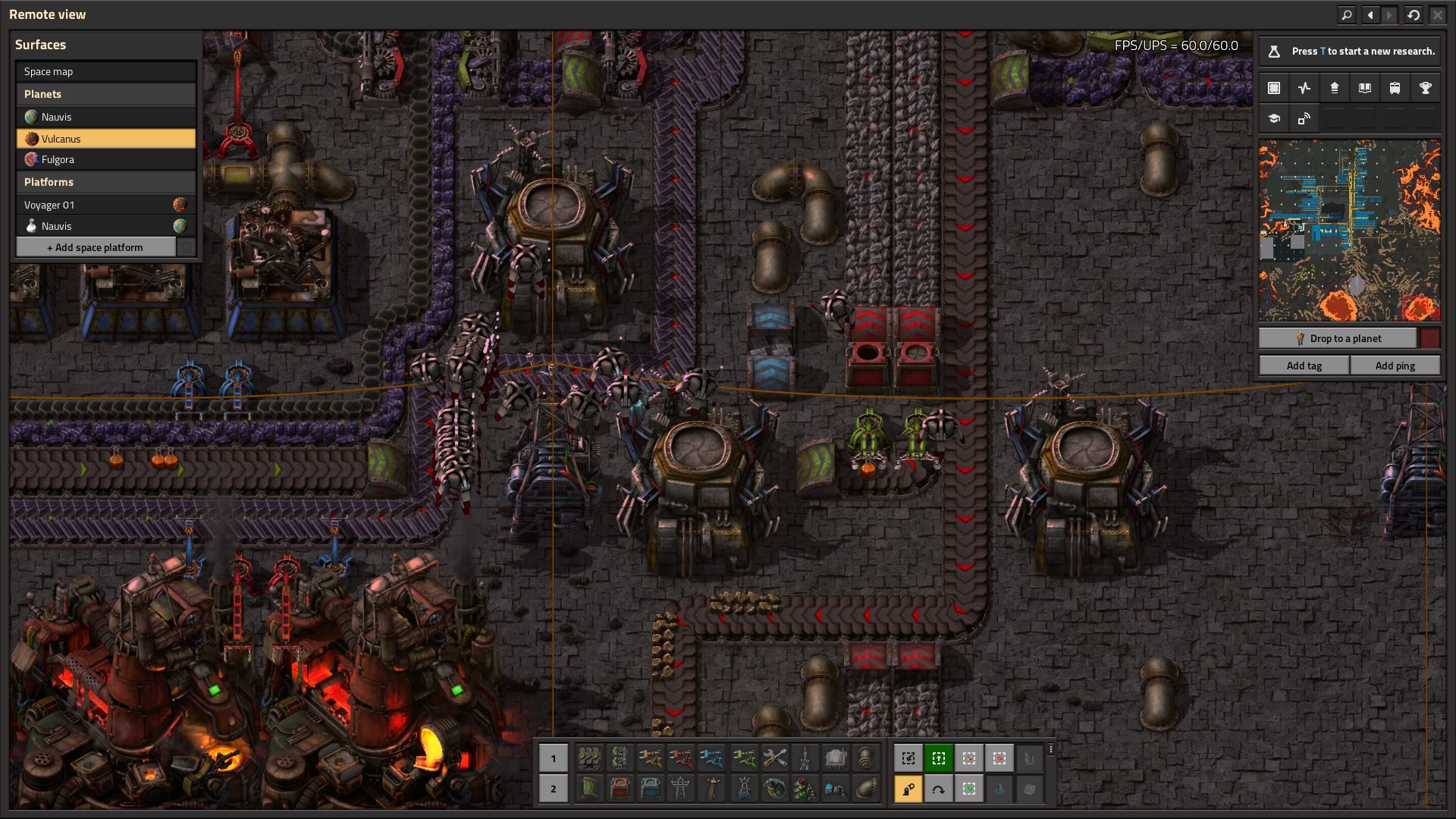Viewport: 1456px width, 819px height.
Task: Switch to the Fulgora planet surface
Action: [105, 159]
